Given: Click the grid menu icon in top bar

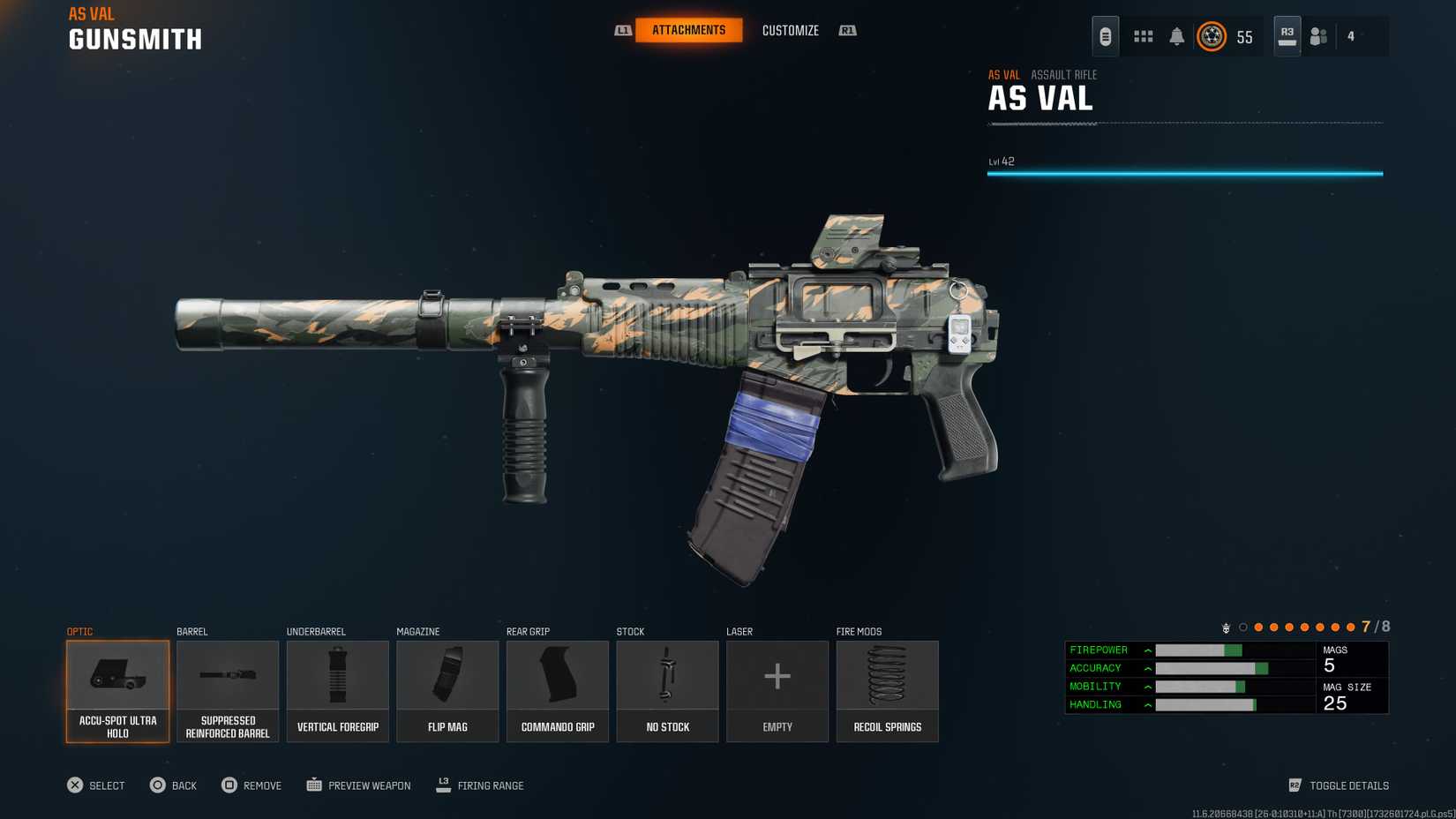Looking at the screenshot, I should (x=1144, y=37).
